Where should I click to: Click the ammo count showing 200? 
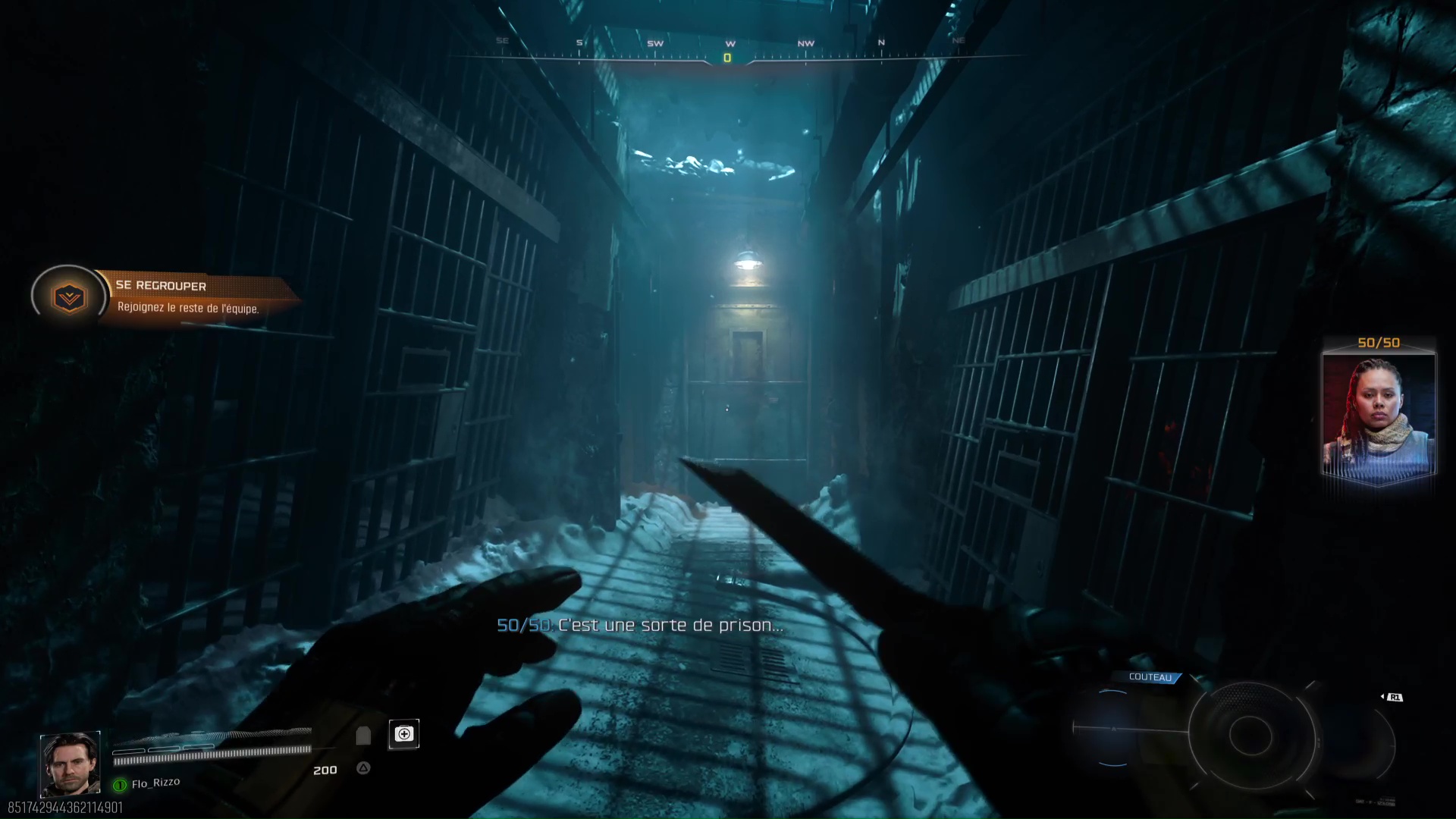(326, 770)
